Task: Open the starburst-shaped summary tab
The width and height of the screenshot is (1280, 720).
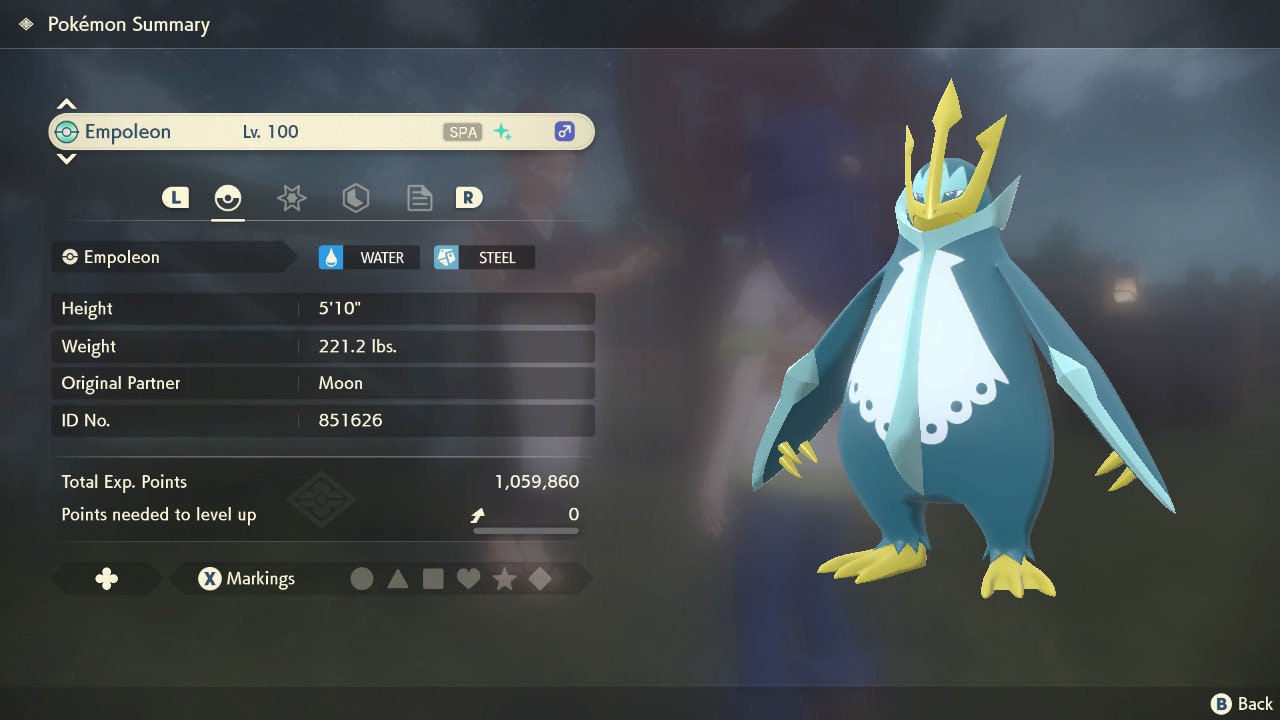Action: coord(291,198)
